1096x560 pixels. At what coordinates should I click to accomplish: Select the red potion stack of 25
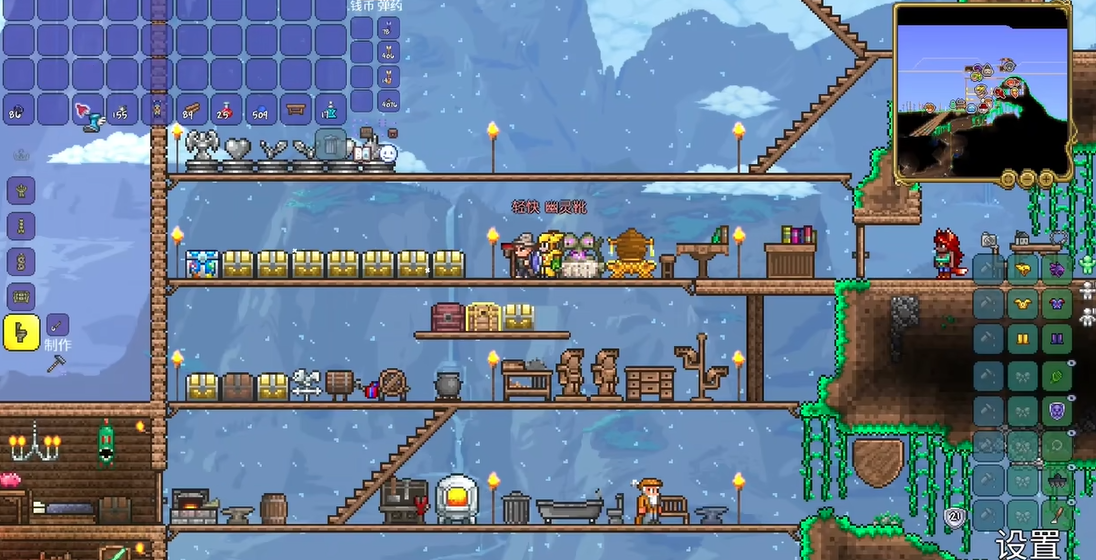226,110
